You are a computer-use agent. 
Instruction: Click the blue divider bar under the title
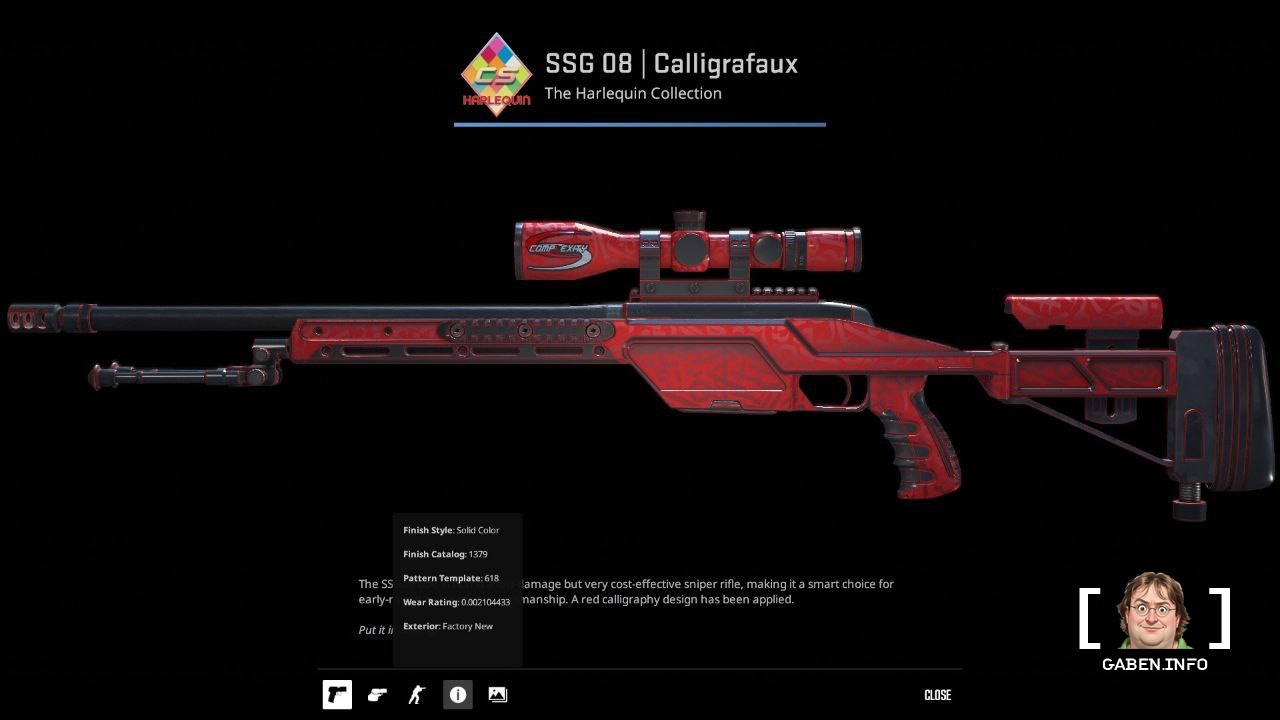(x=639, y=124)
